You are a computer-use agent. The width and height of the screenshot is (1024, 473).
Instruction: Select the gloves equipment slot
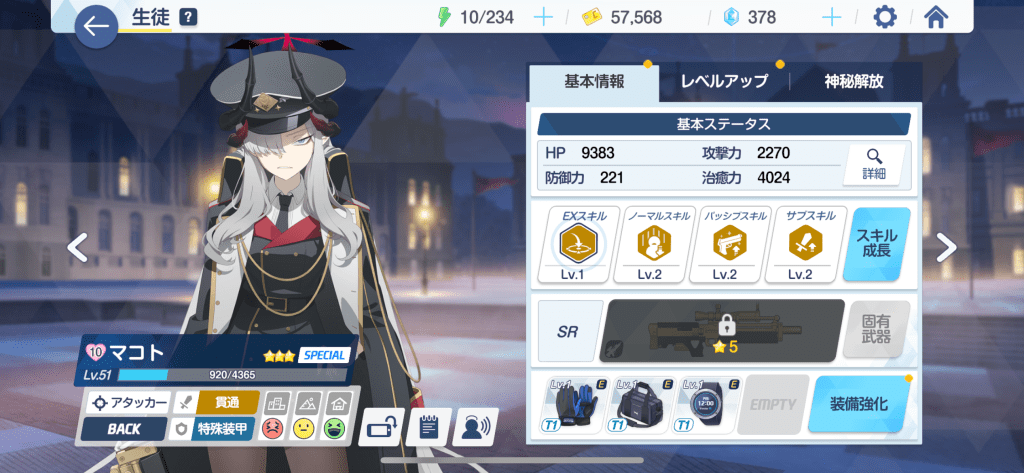pyautogui.click(x=573, y=405)
